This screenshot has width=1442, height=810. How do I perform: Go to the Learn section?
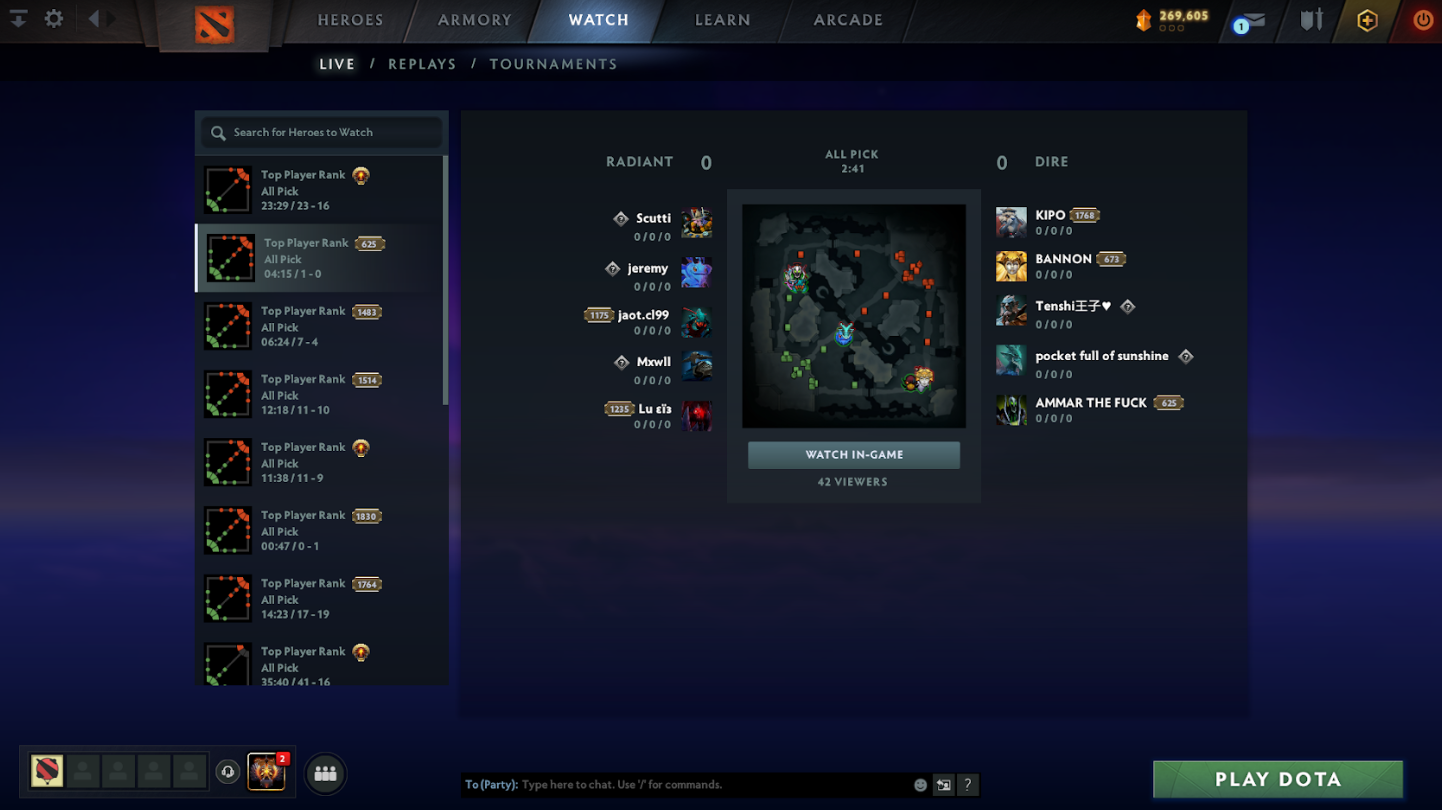point(722,20)
